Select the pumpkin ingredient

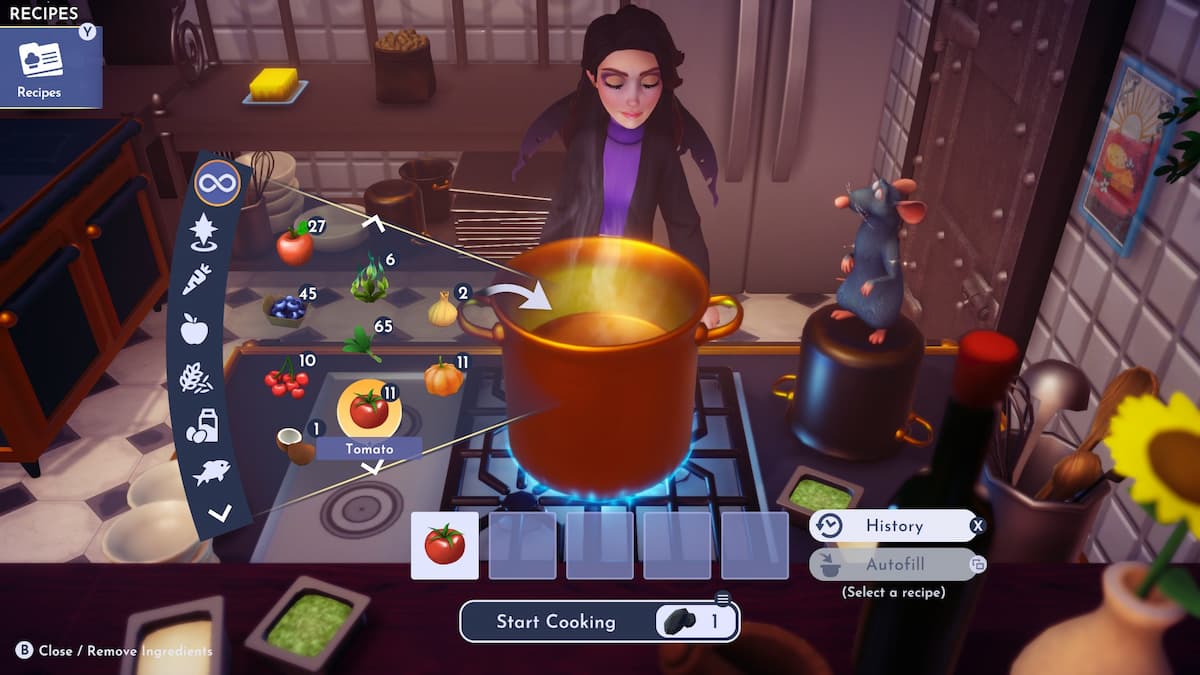[x=443, y=379]
